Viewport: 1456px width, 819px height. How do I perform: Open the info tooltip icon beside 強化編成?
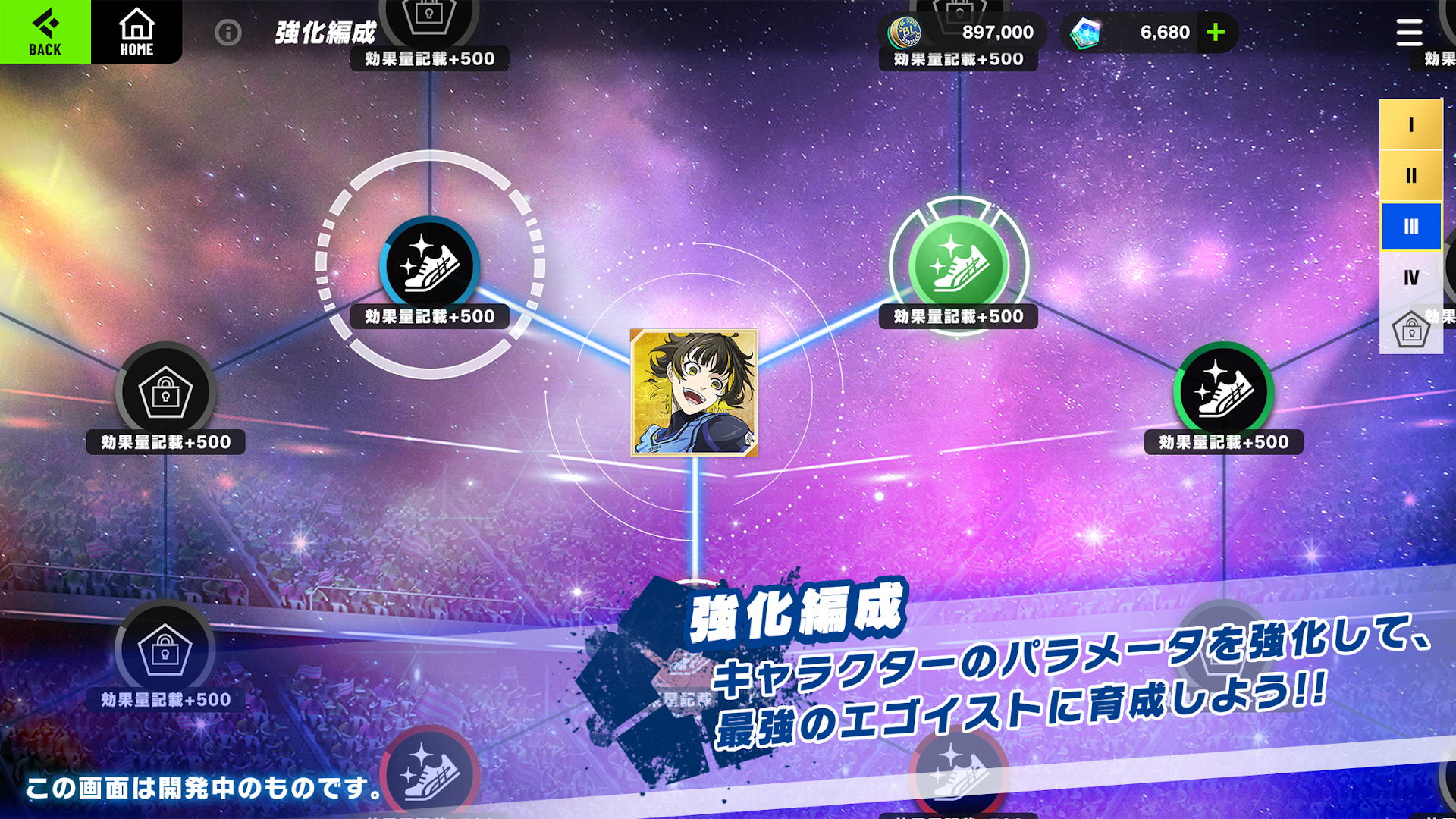pyautogui.click(x=227, y=33)
